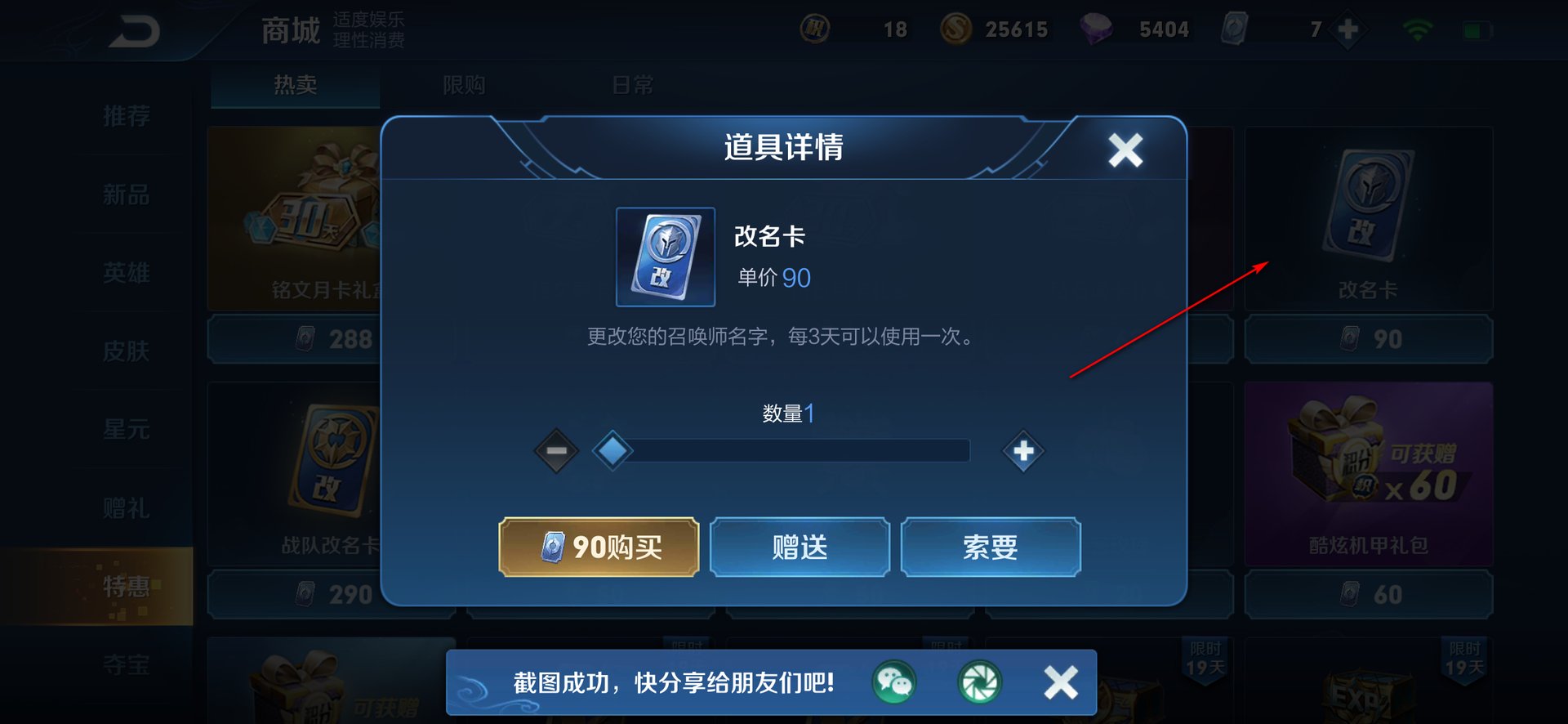Image resolution: width=1568 pixels, height=724 pixels.
Task: Dismiss the screenshot share banner
Action: pyautogui.click(x=1060, y=682)
